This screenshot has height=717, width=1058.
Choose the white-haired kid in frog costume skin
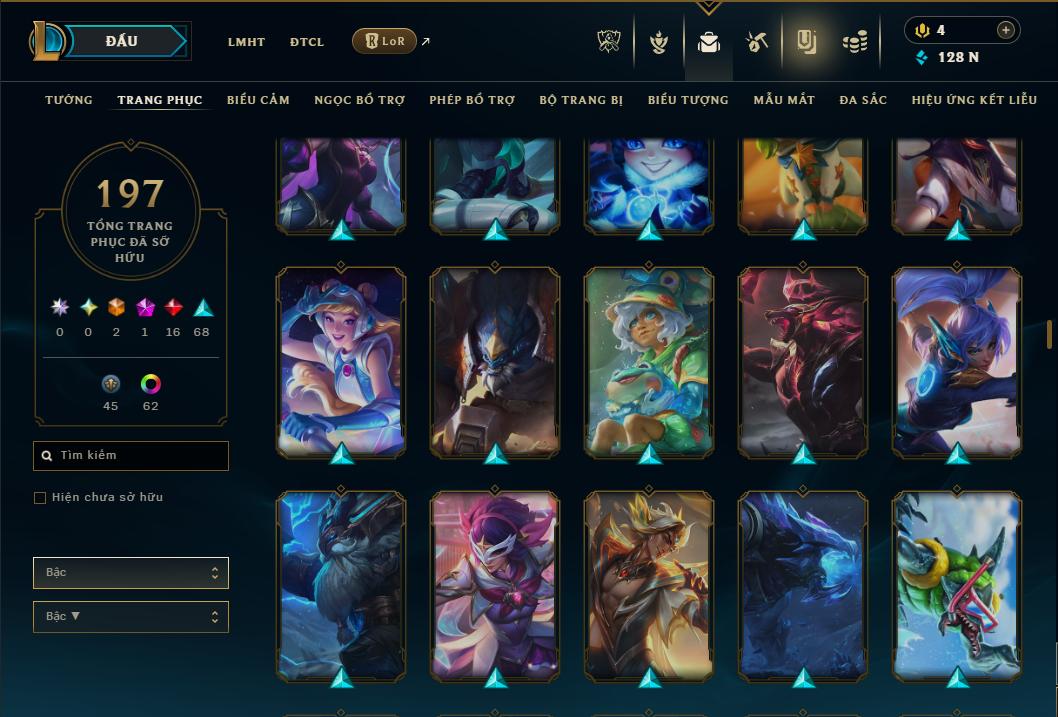(649, 361)
